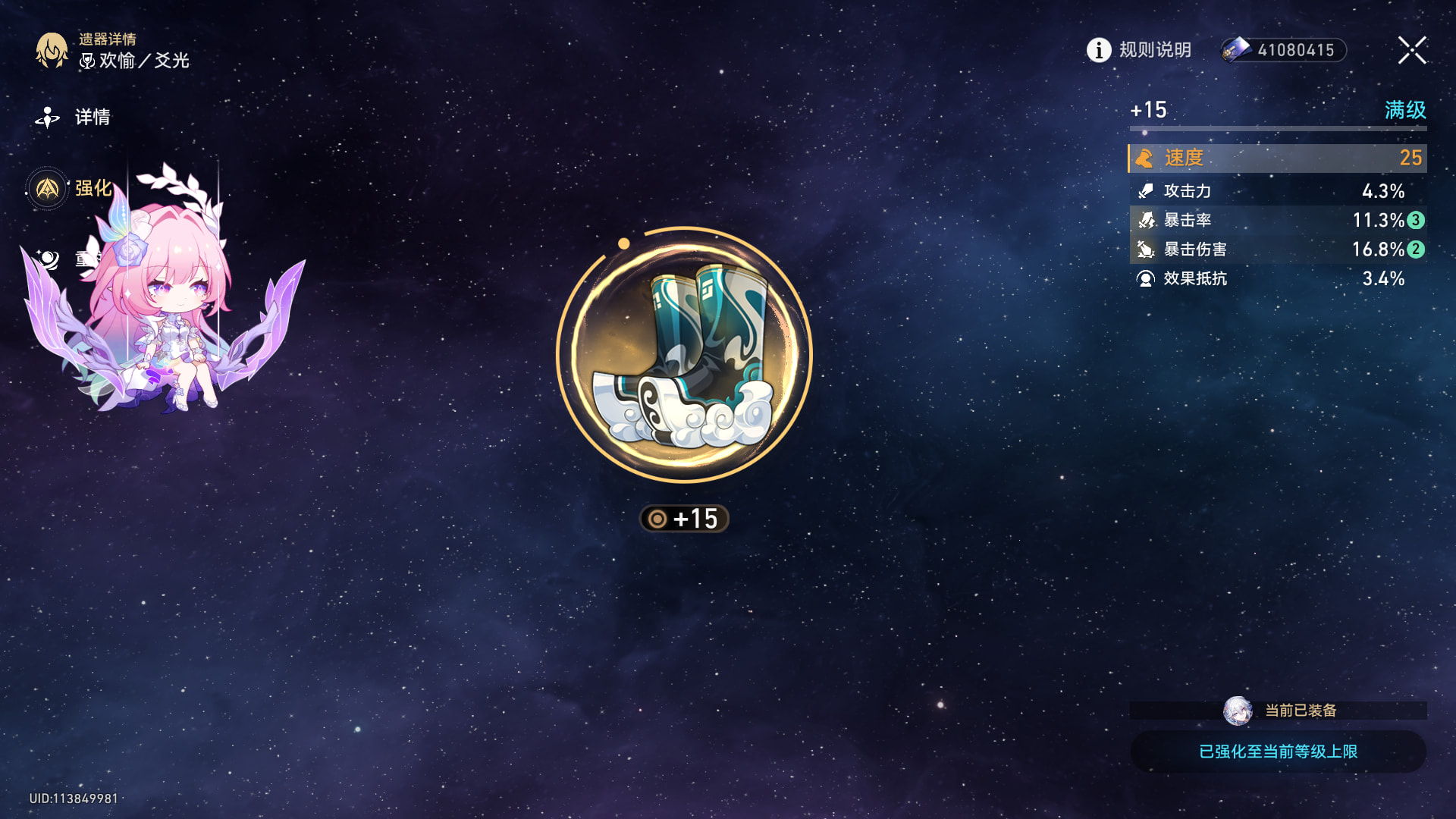
Task: Click the relic fragment currency counter
Action: click(1283, 50)
